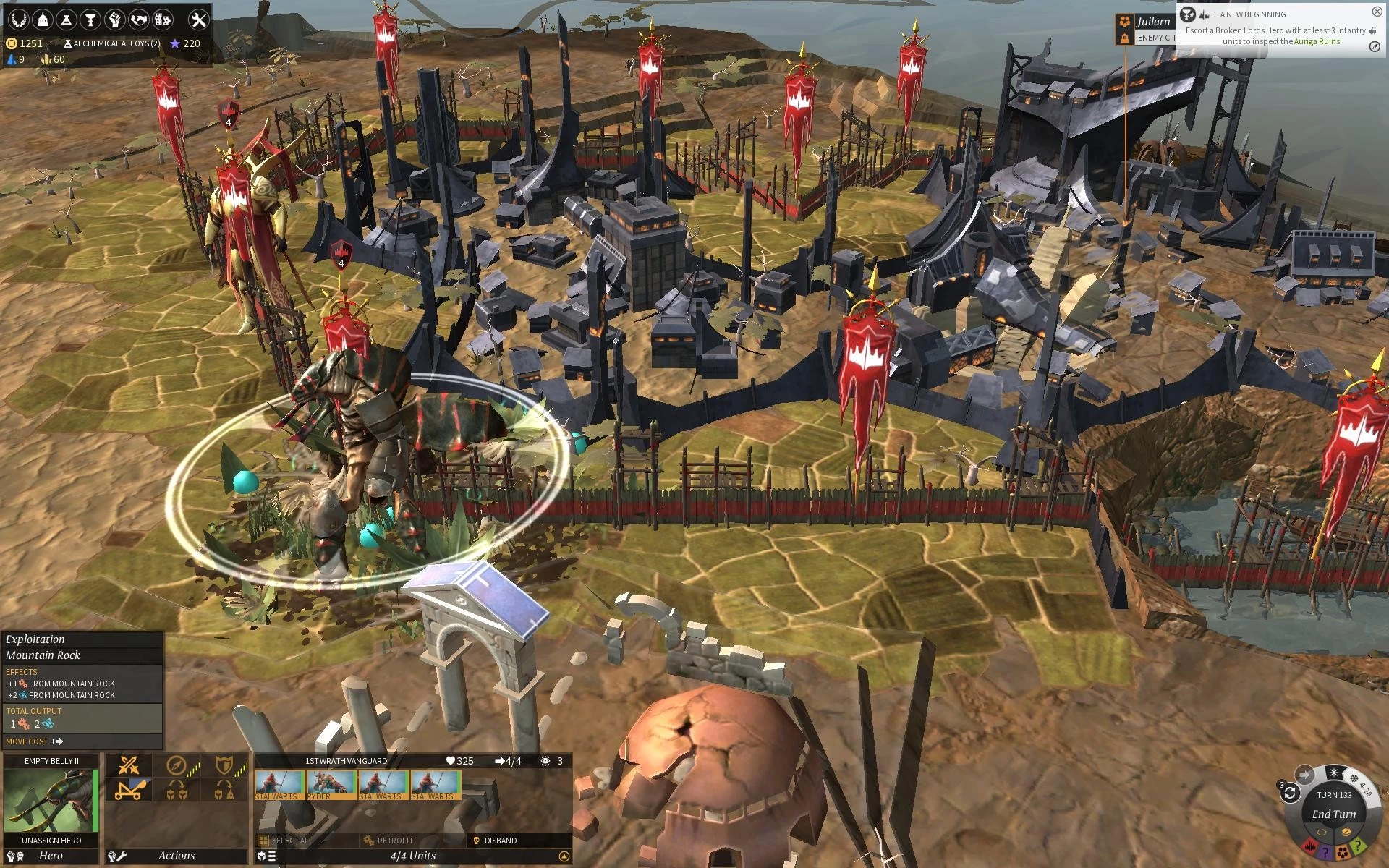
Task: Open the Marketplace stacked crates icon
Action: click(x=163, y=20)
